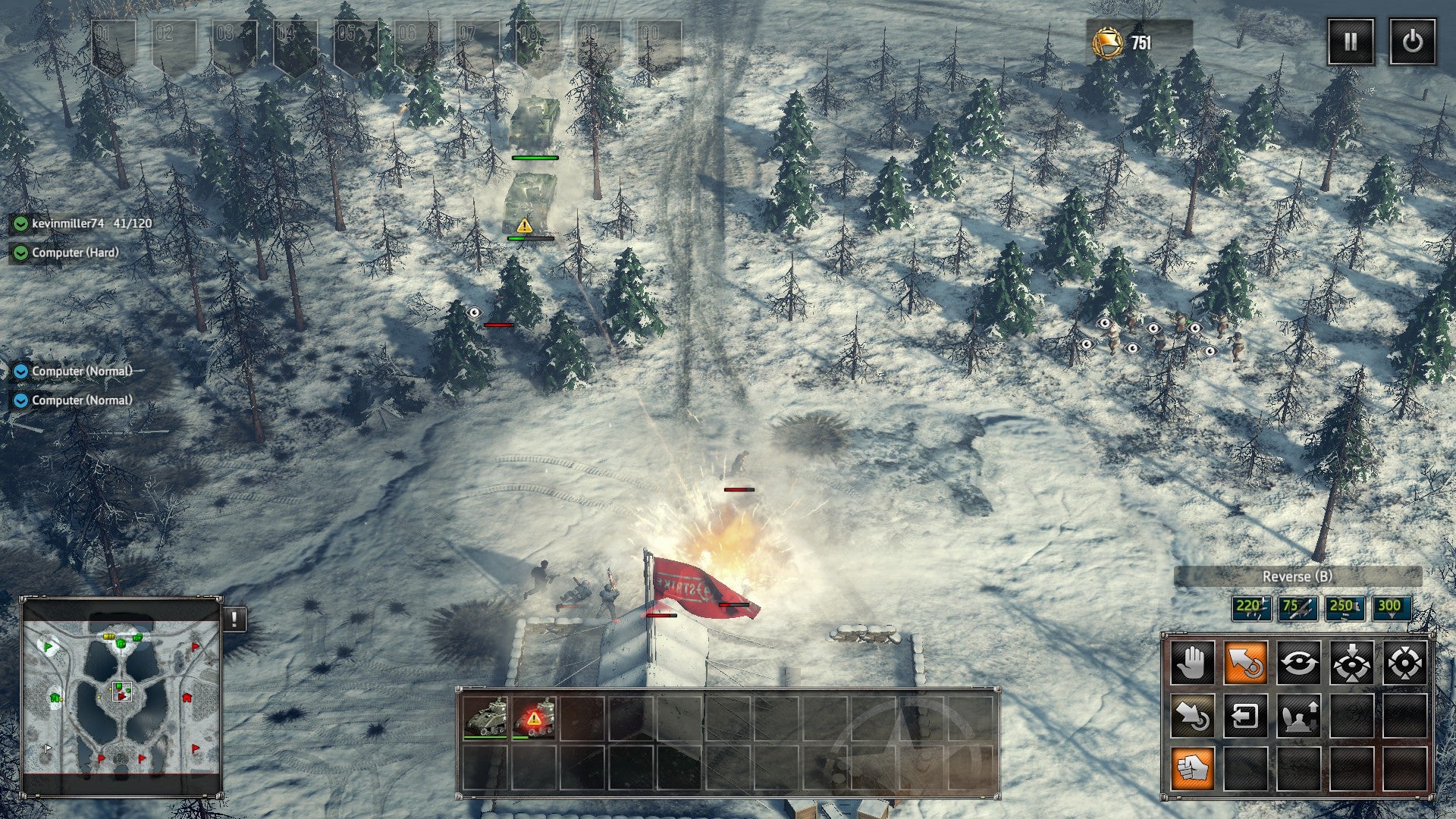Screen dimensions: 1456x819
Task: Select the healthy Sherman tank portrait
Action: (485, 717)
